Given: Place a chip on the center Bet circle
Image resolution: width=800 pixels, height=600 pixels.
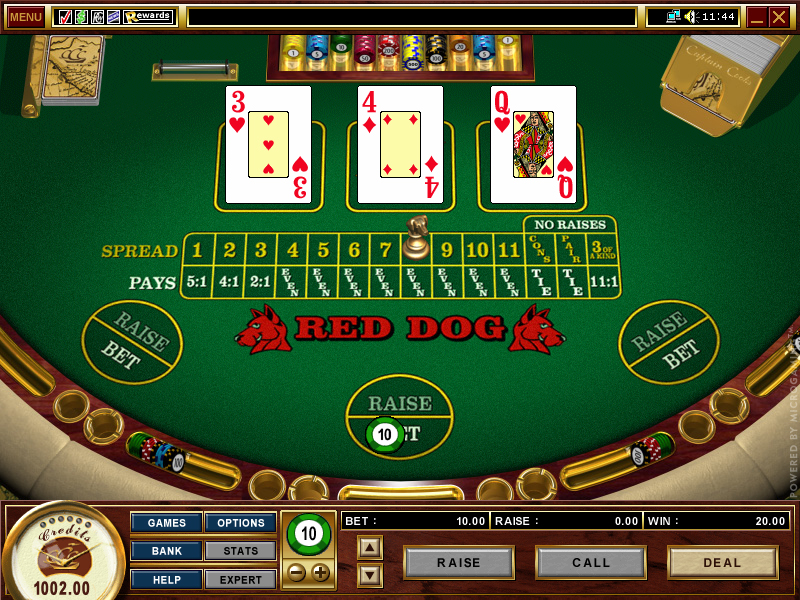Looking at the screenshot, I should pyautogui.click(x=399, y=434).
